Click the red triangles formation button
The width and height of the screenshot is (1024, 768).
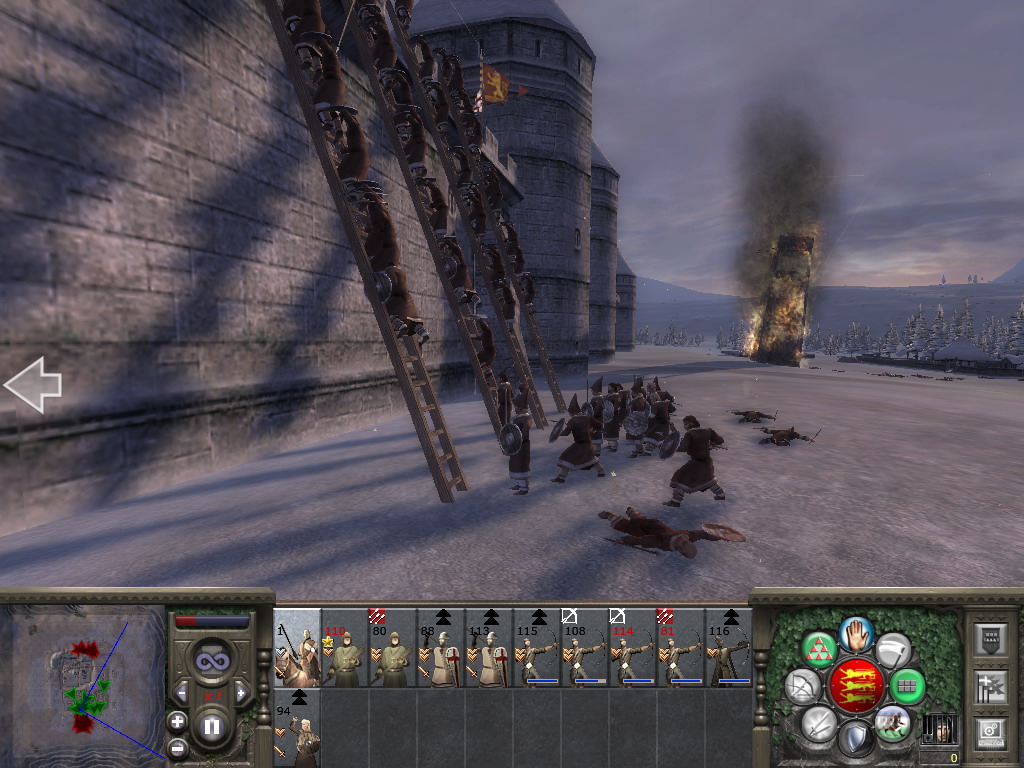click(x=819, y=650)
